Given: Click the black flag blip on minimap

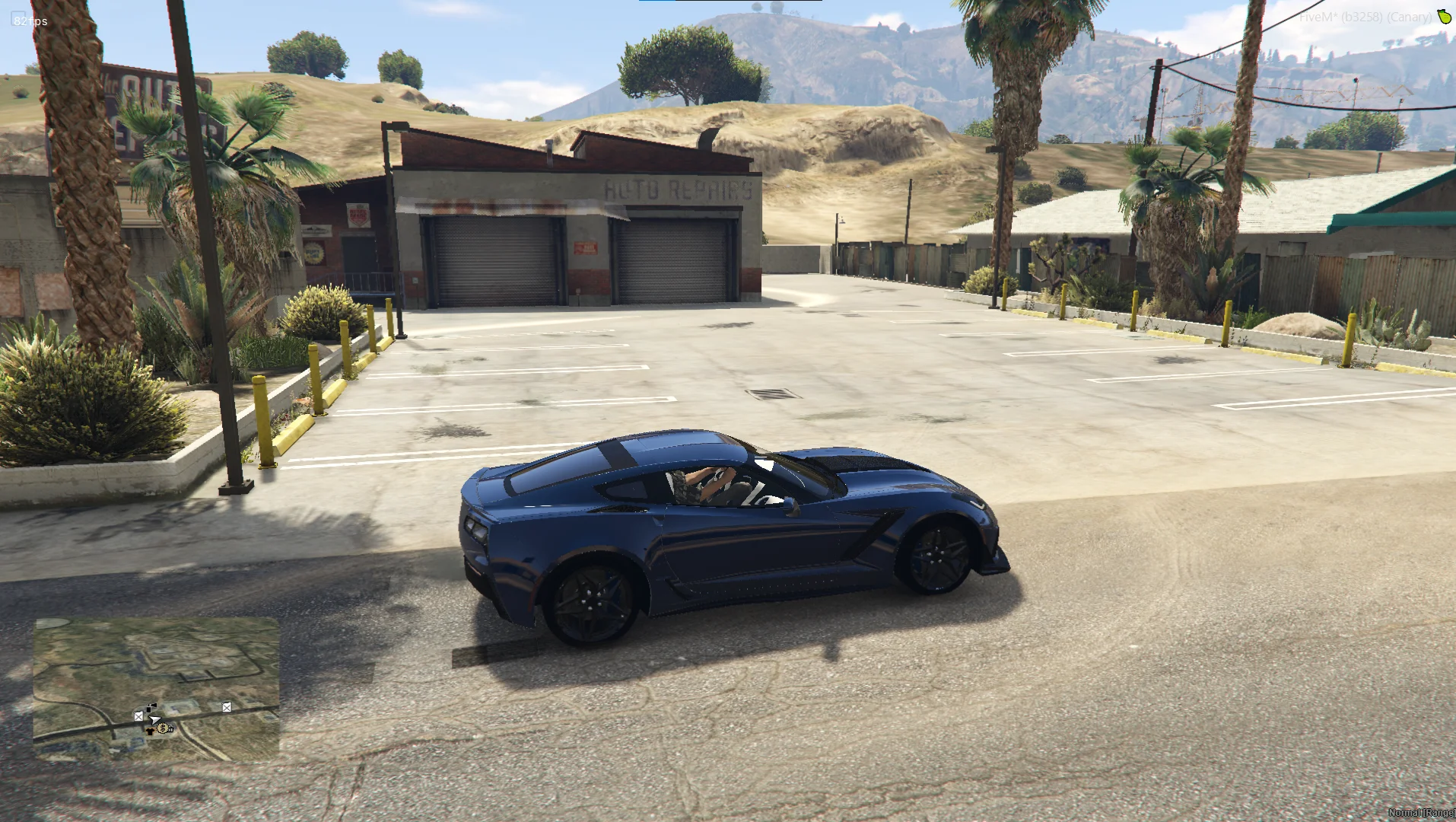Looking at the screenshot, I should coord(151,708).
